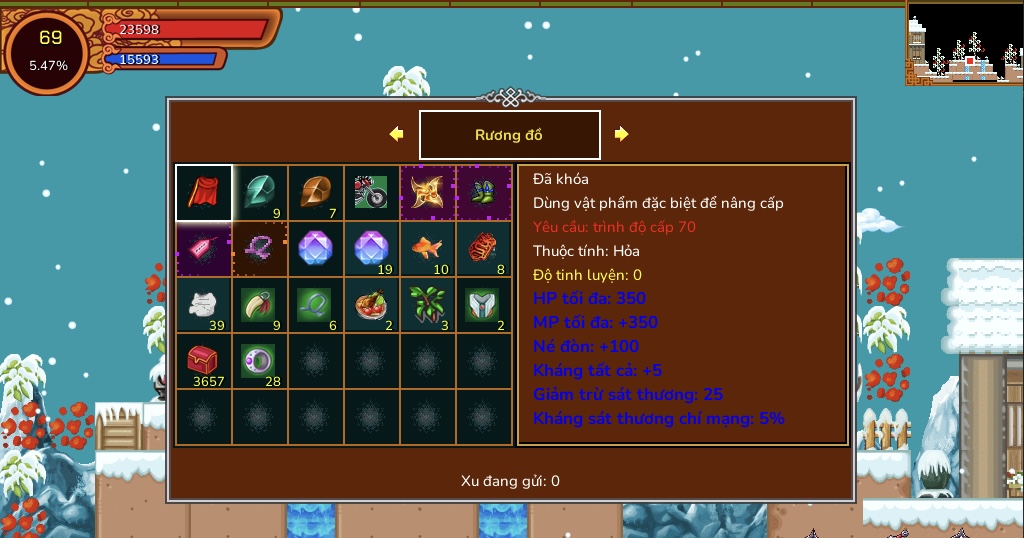Choose the motorcycle item slot
This screenshot has height=538, width=1024.
pyautogui.click(x=372, y=192)
